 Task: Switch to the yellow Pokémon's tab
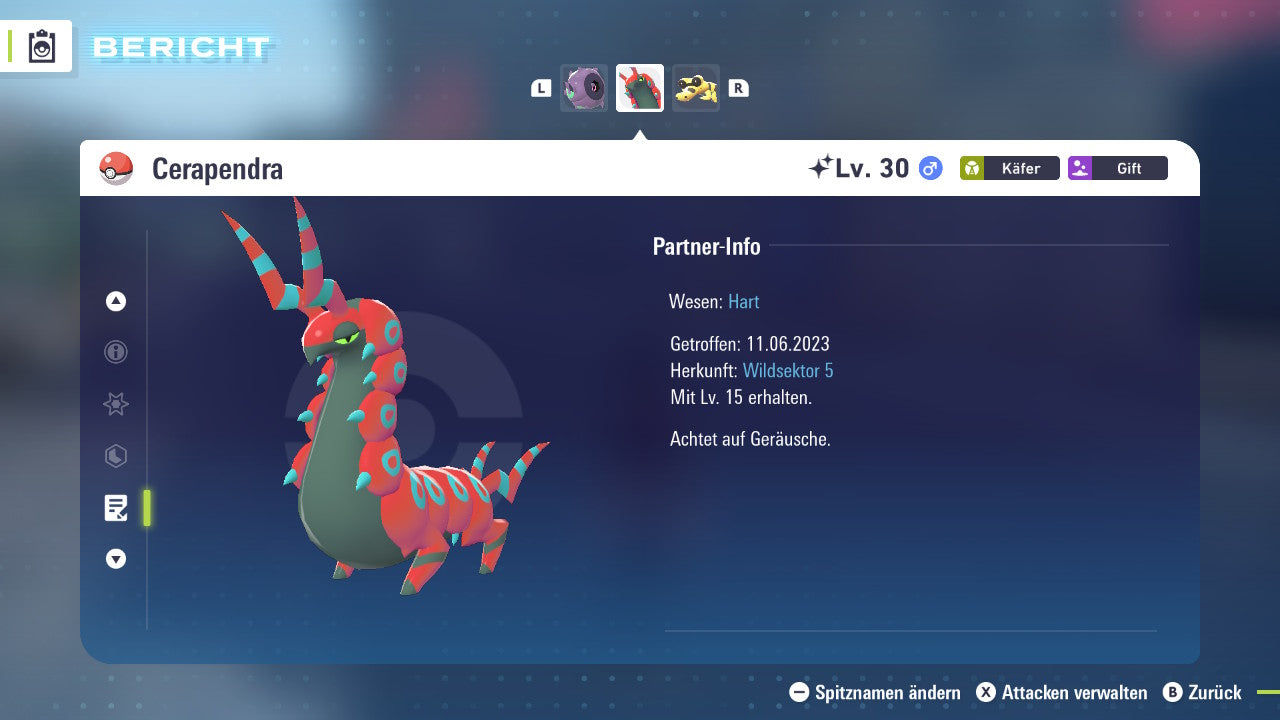click(x=696, y=88)
